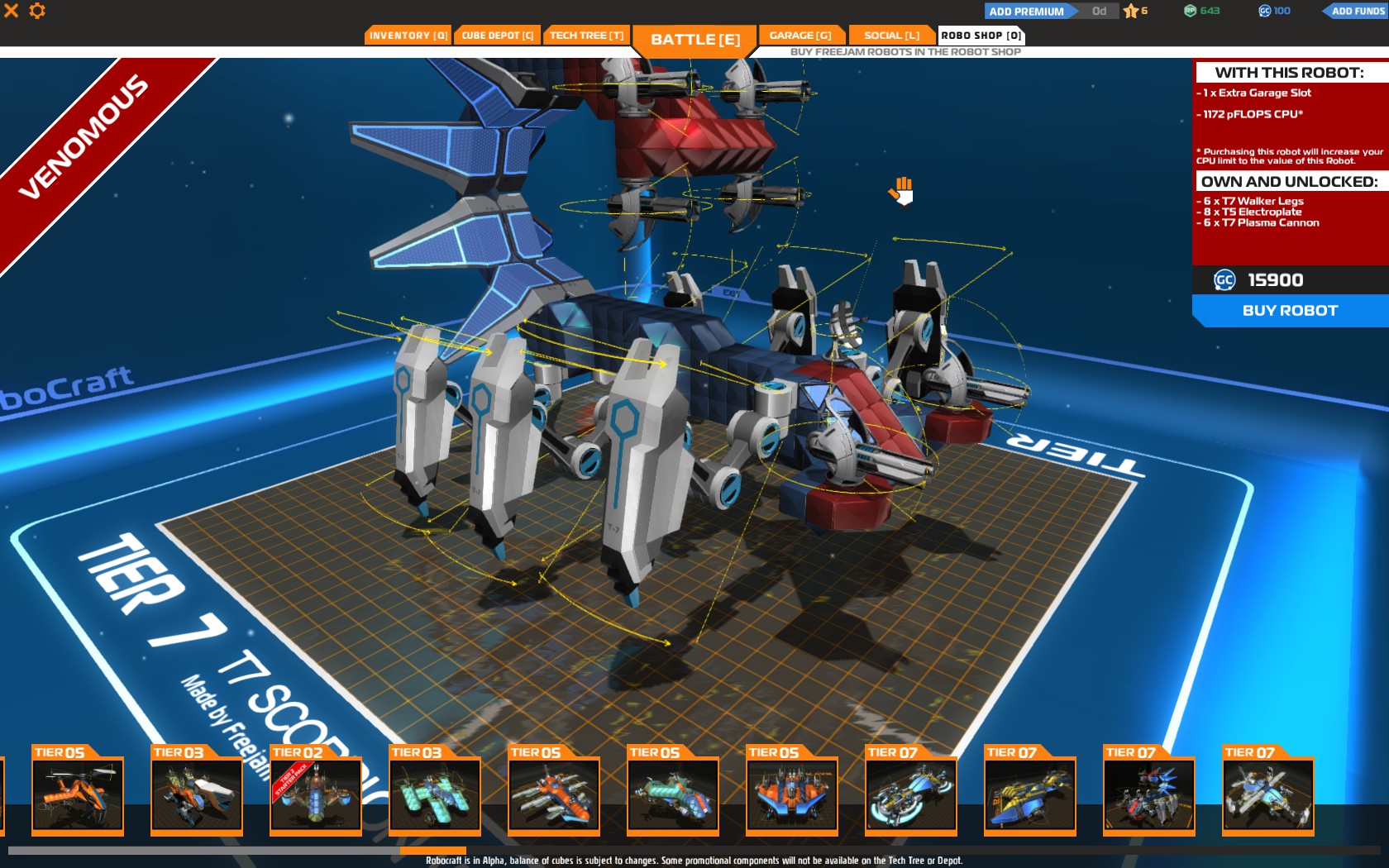1389x868 pixels.
Task: Click the Buy Robot button
Action: 1288,310
